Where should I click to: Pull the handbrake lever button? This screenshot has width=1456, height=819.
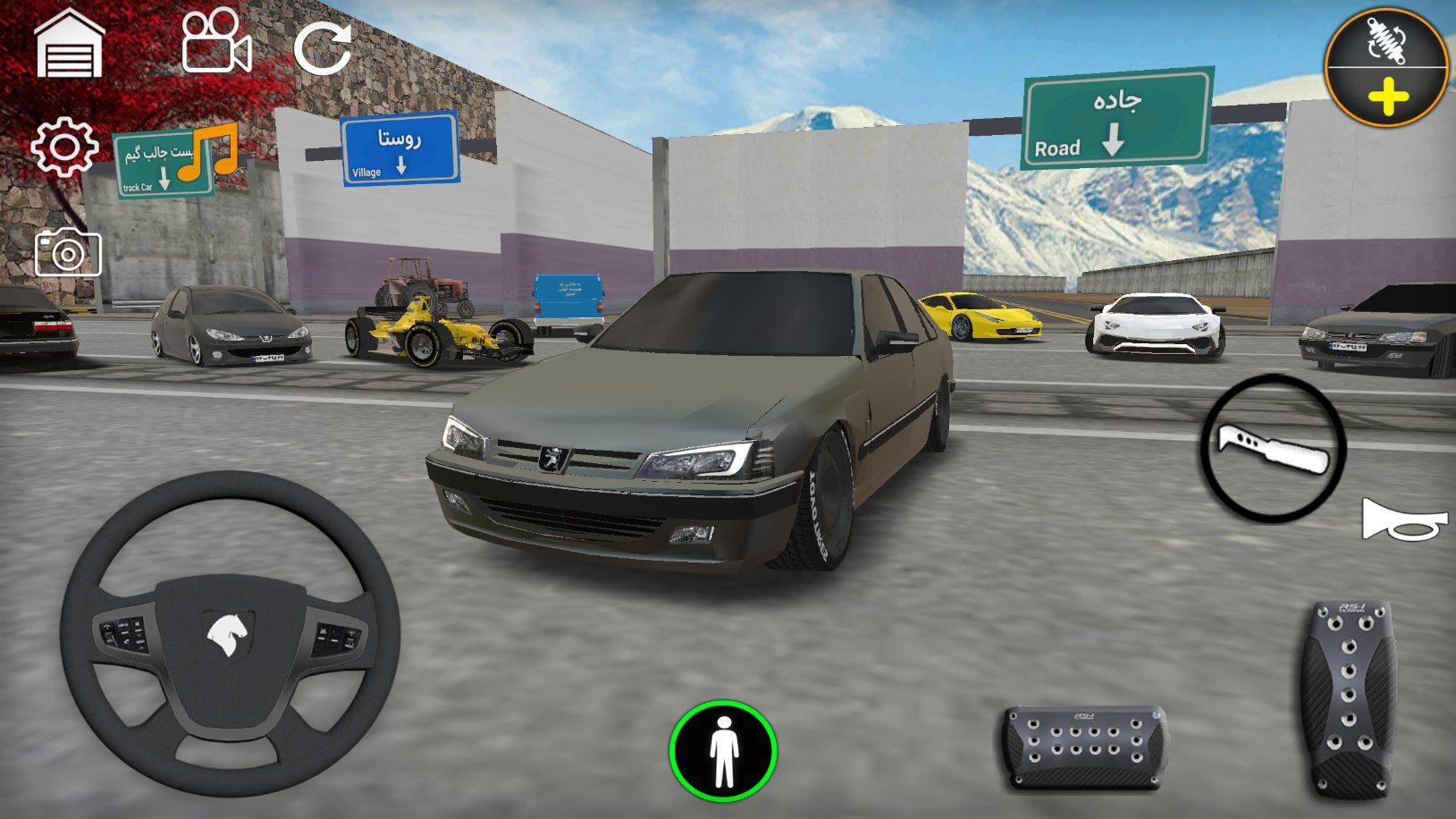[x=1273, y=448]
